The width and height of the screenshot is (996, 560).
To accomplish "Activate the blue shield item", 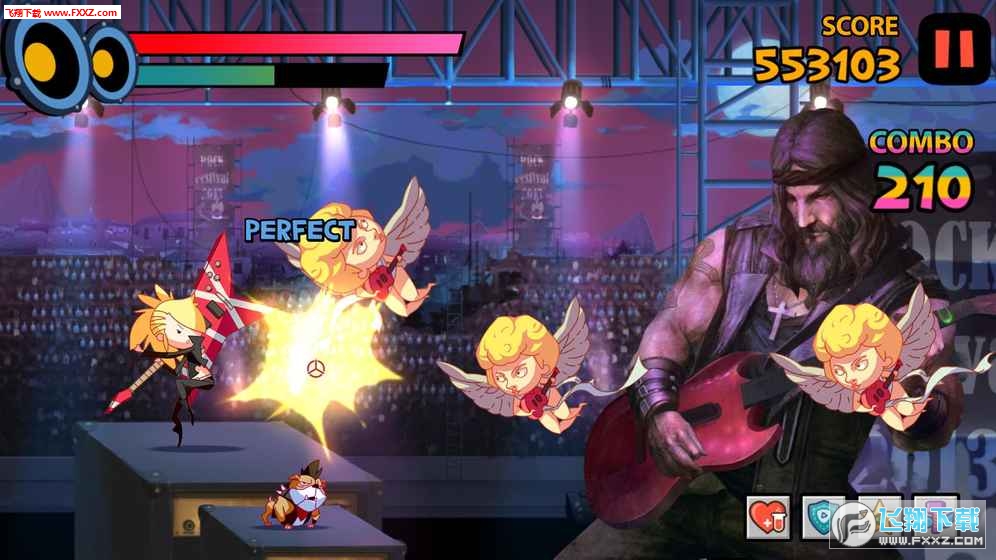I will (x=822, y=518).
